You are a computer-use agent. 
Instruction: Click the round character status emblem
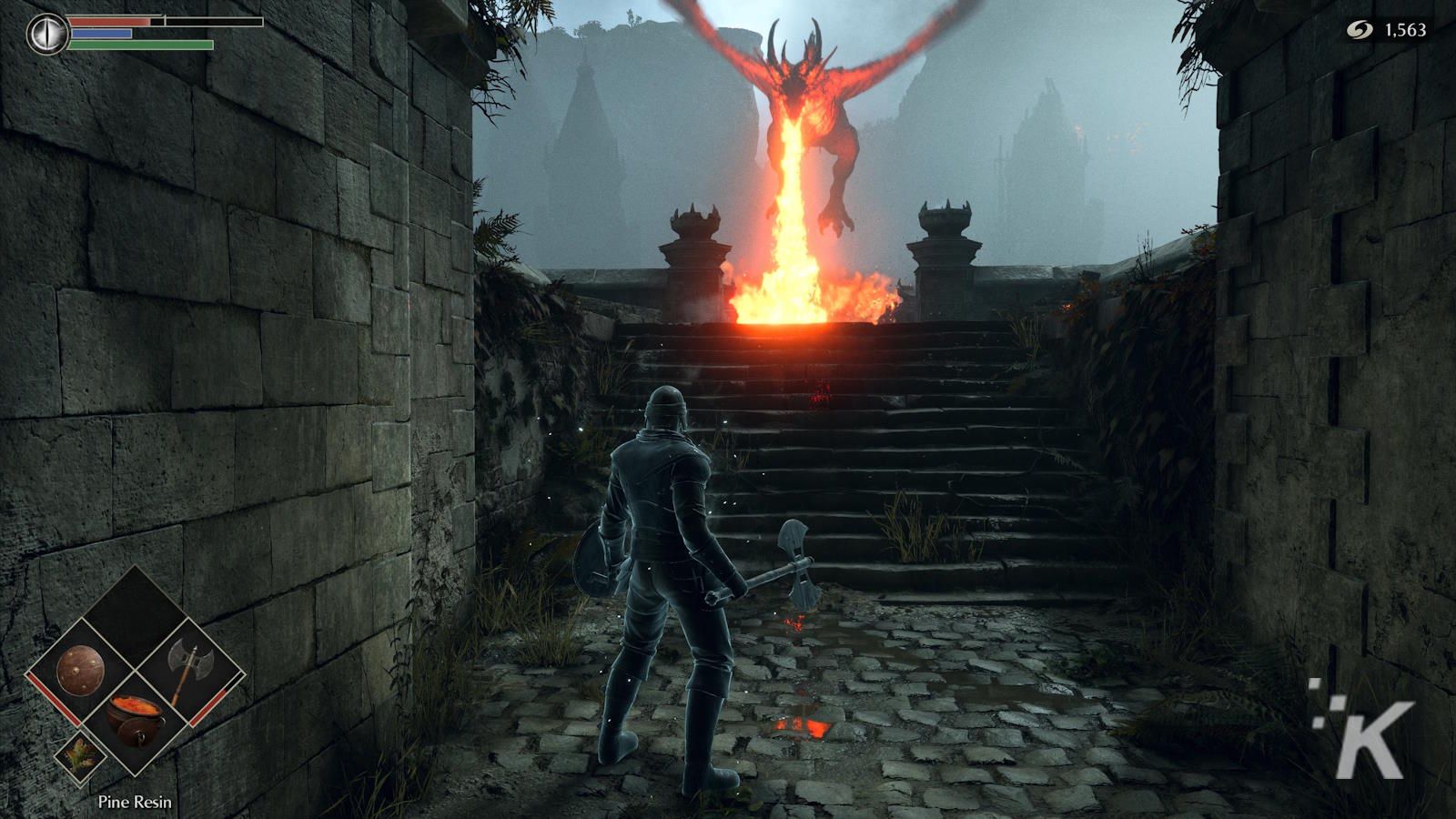coord(45,34)
